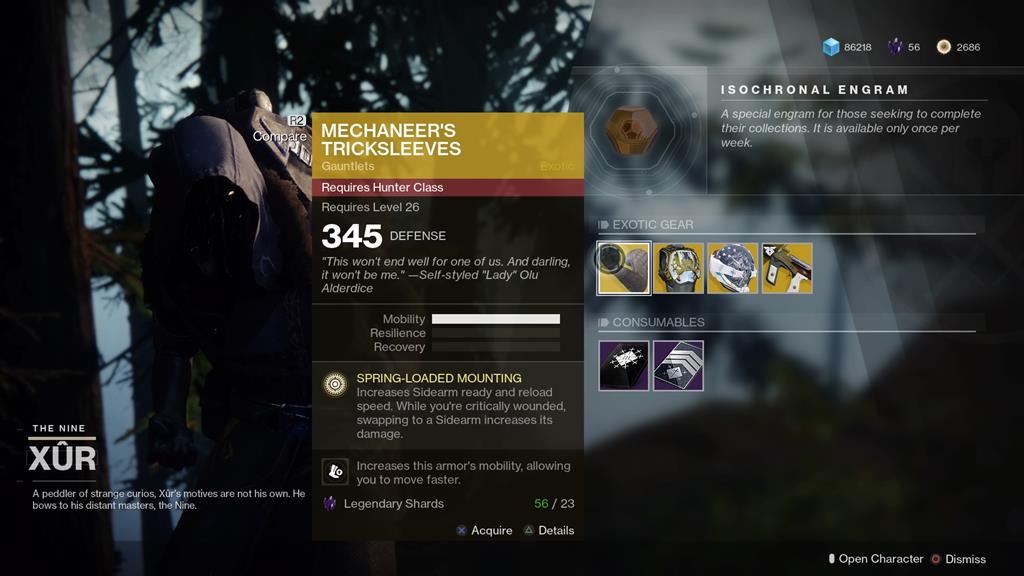Screen dimensions: 1024x576
Task: Choose the star-pattern consumable item
Action: (x=624, y=365)
